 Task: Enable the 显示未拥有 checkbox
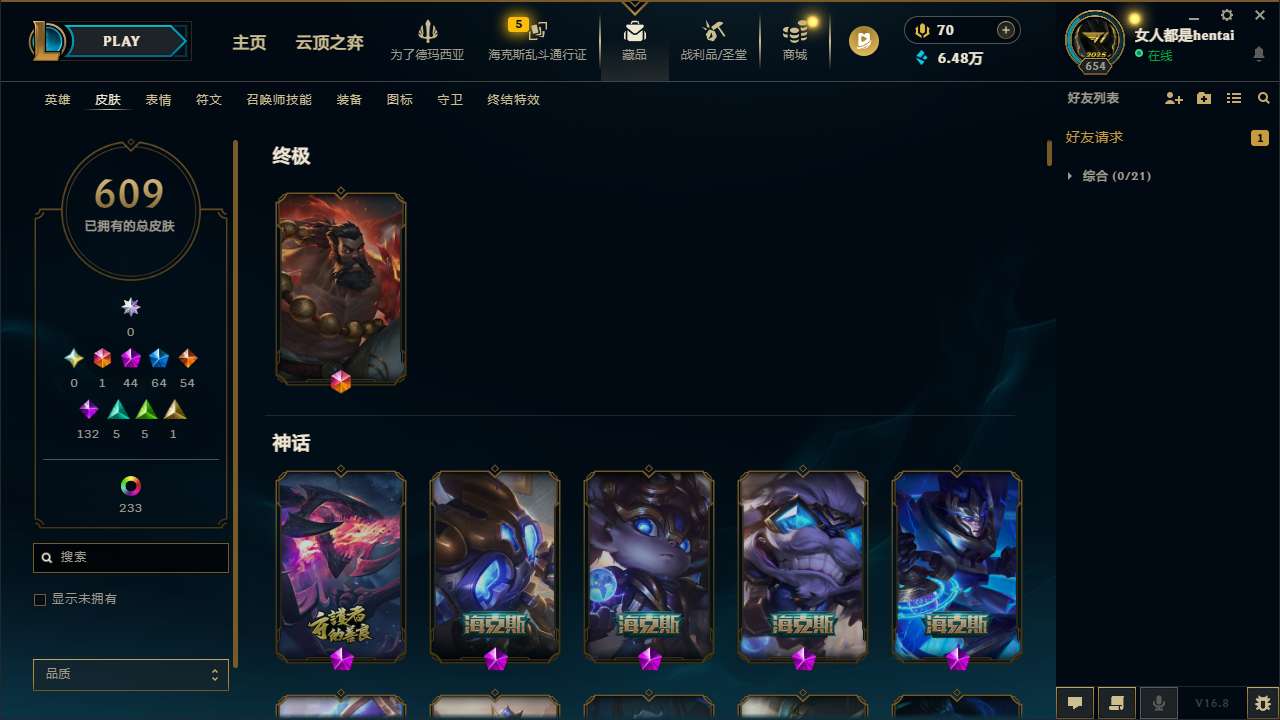(x=40, y=599)
